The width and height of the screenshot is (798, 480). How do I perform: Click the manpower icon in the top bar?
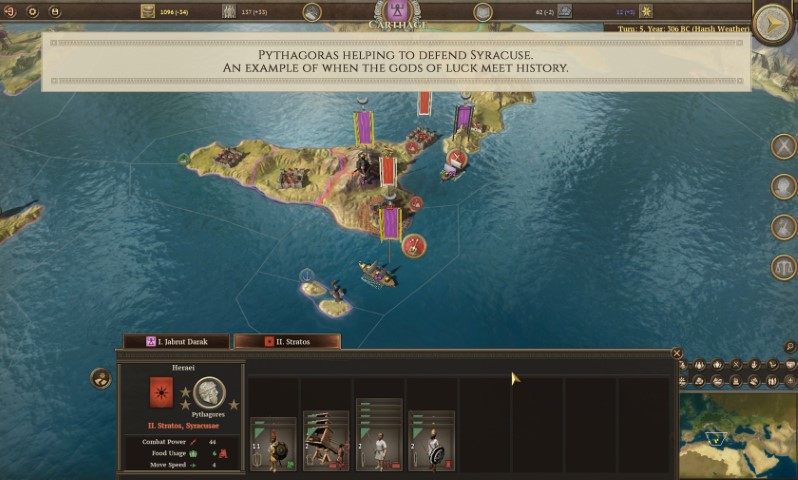pyautogui.click(x=227, y=12)
